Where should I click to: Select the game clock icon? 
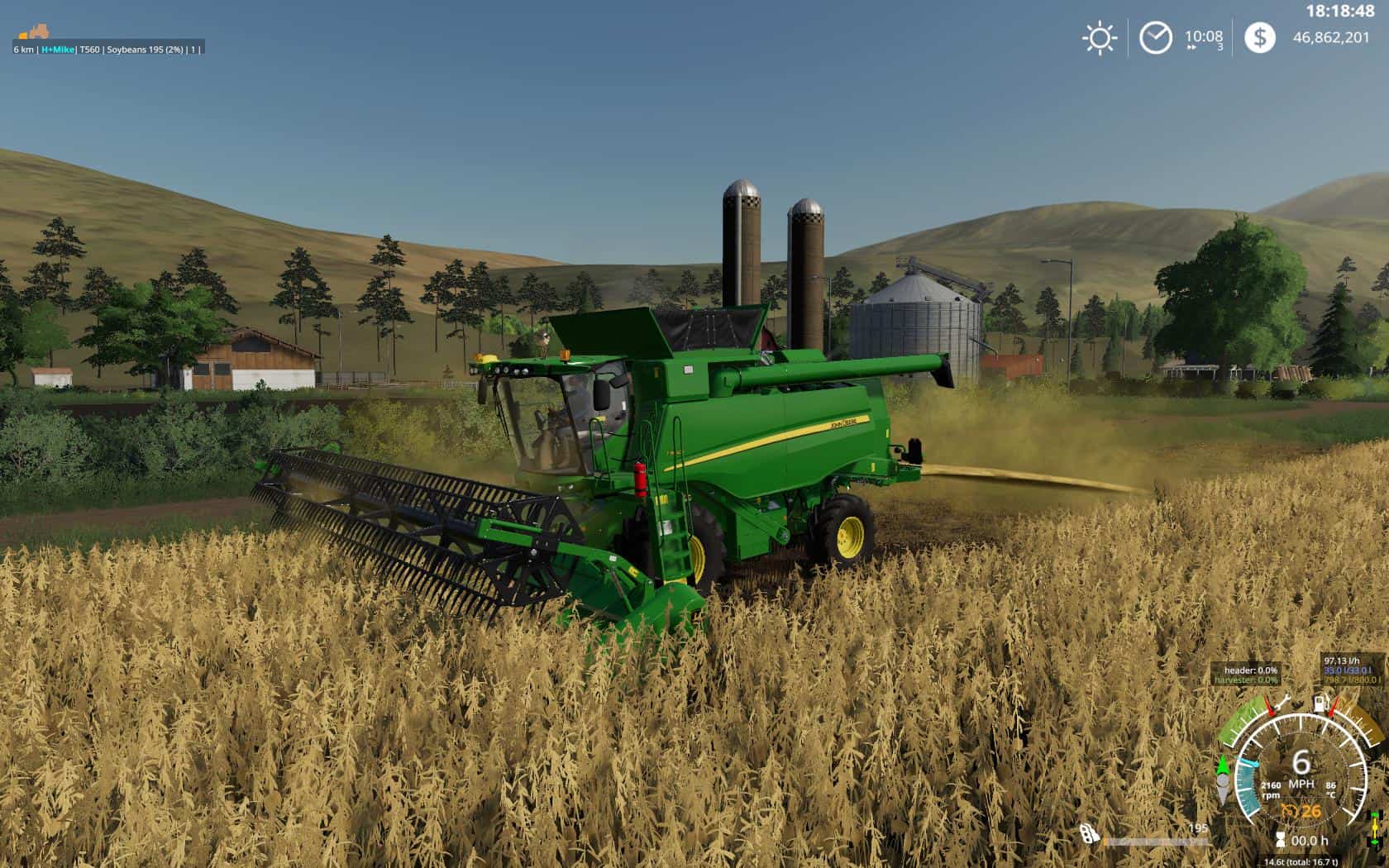[1155, 38]
